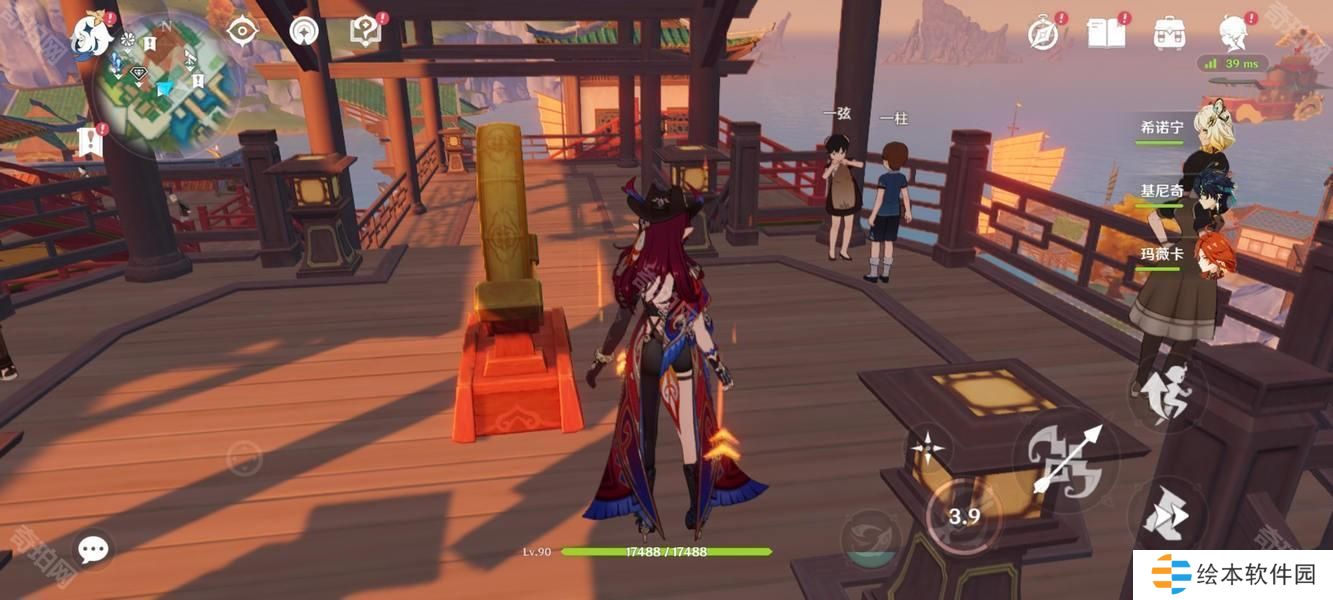Open the compass icon in the top bar
Screen dimensions: 1333x600
(x=1043, y=34)
